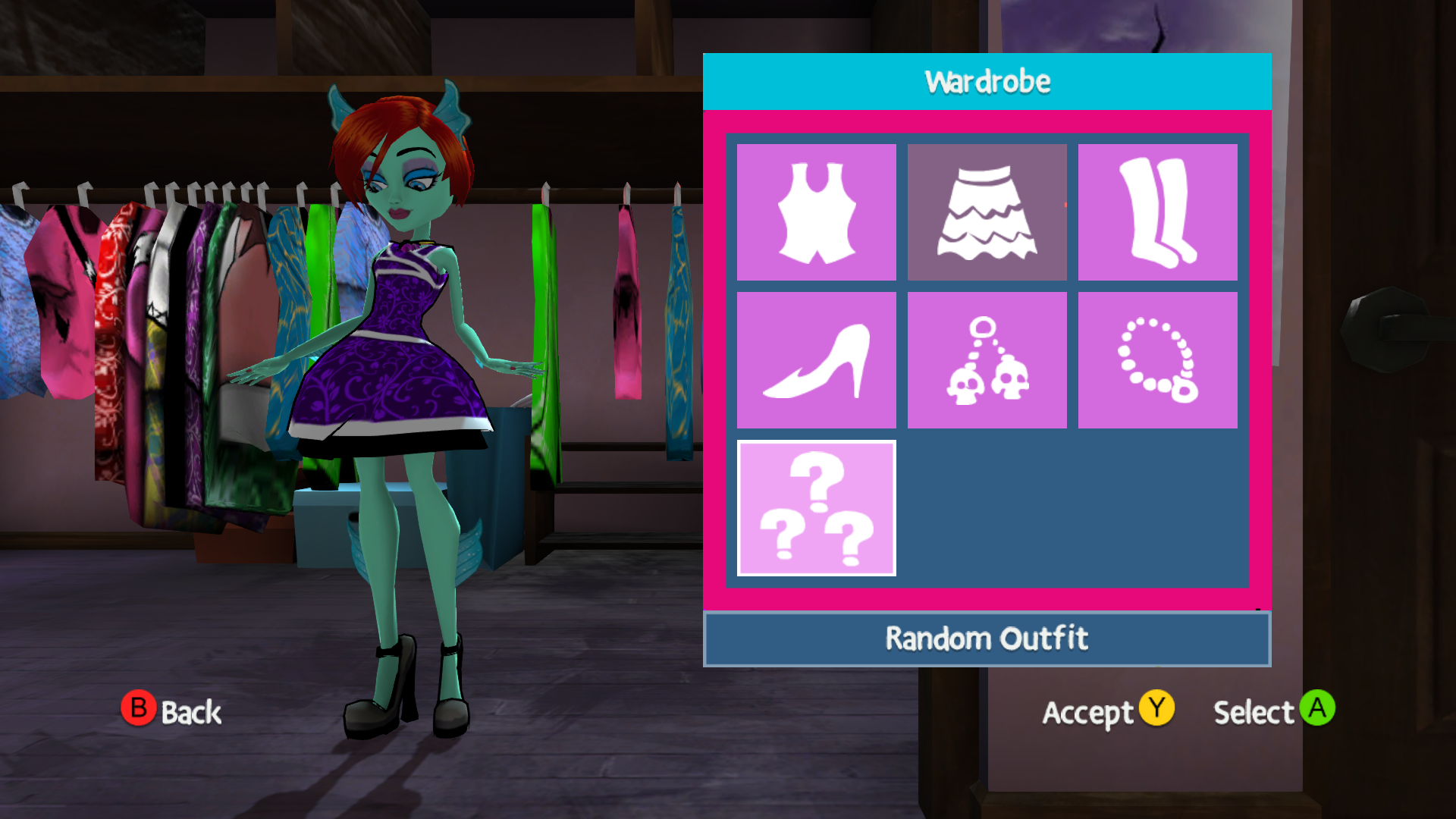Select the tops category icon
Viewport: 1456px width, 819px height.
tap(816, 210)
